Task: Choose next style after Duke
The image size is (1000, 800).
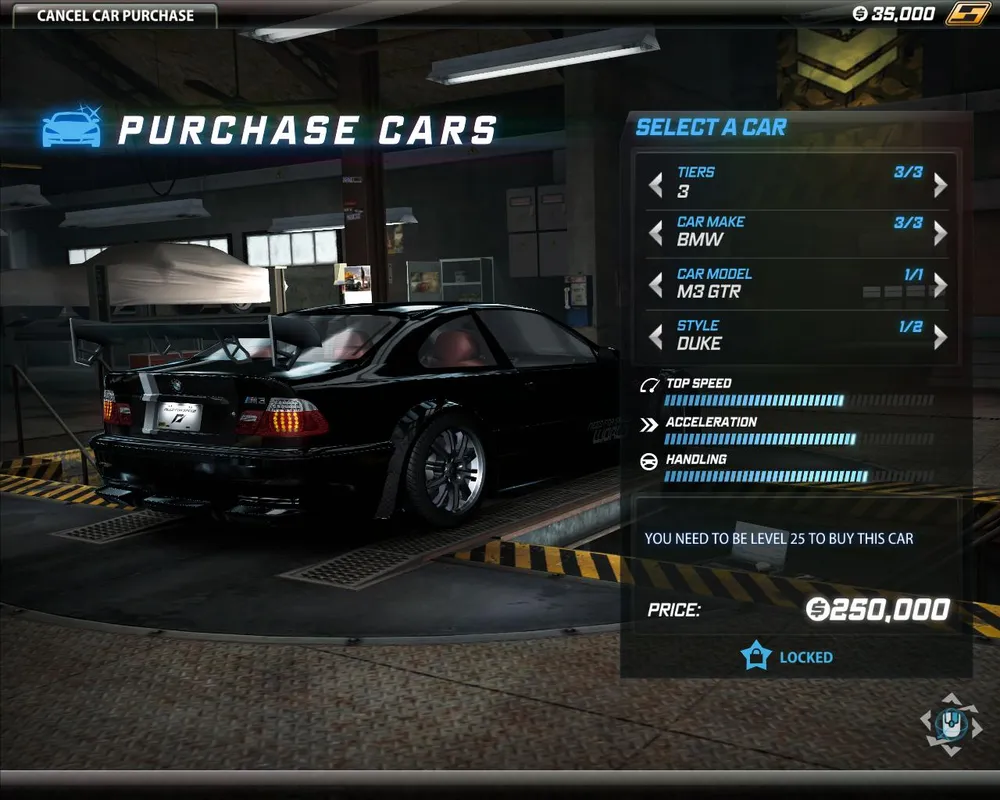Action: click(940, 337)
